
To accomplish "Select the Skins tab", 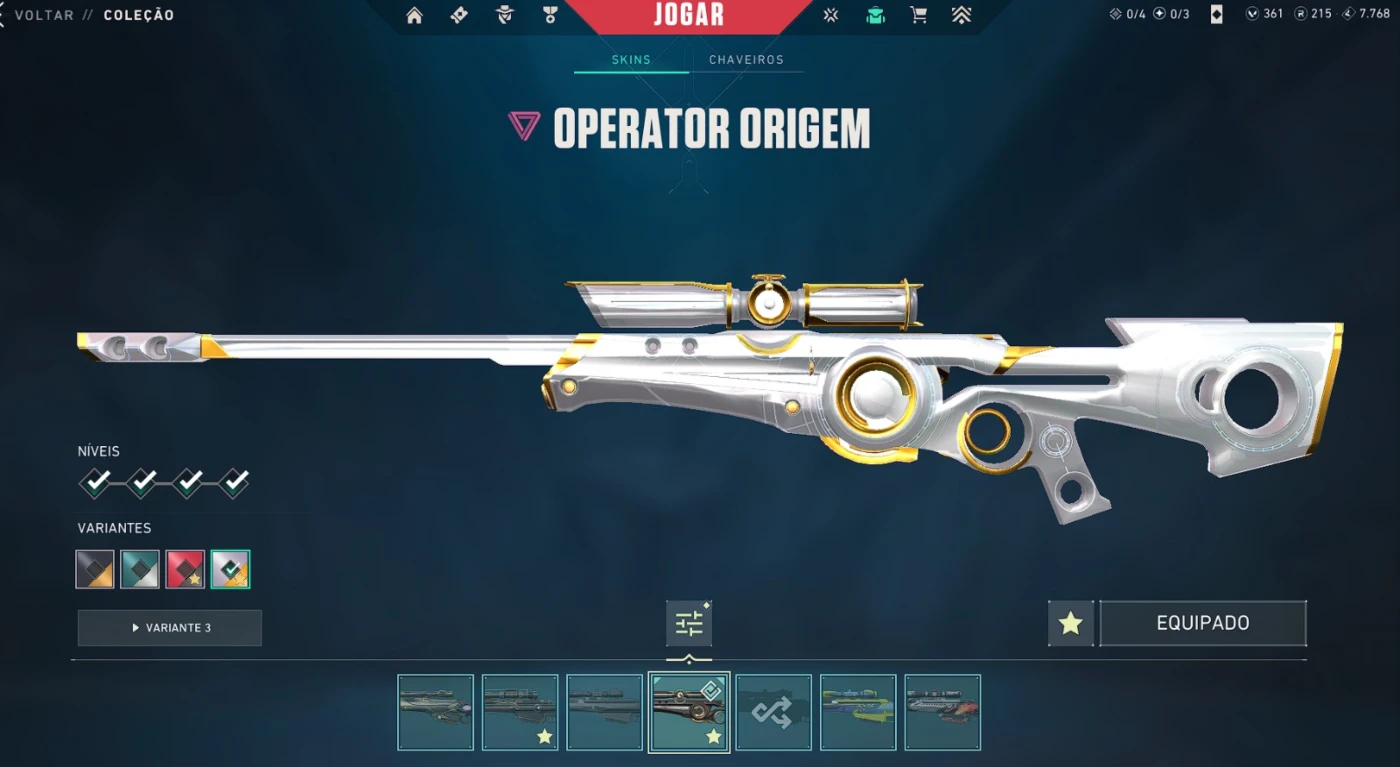I will click(x=631, y=60).
